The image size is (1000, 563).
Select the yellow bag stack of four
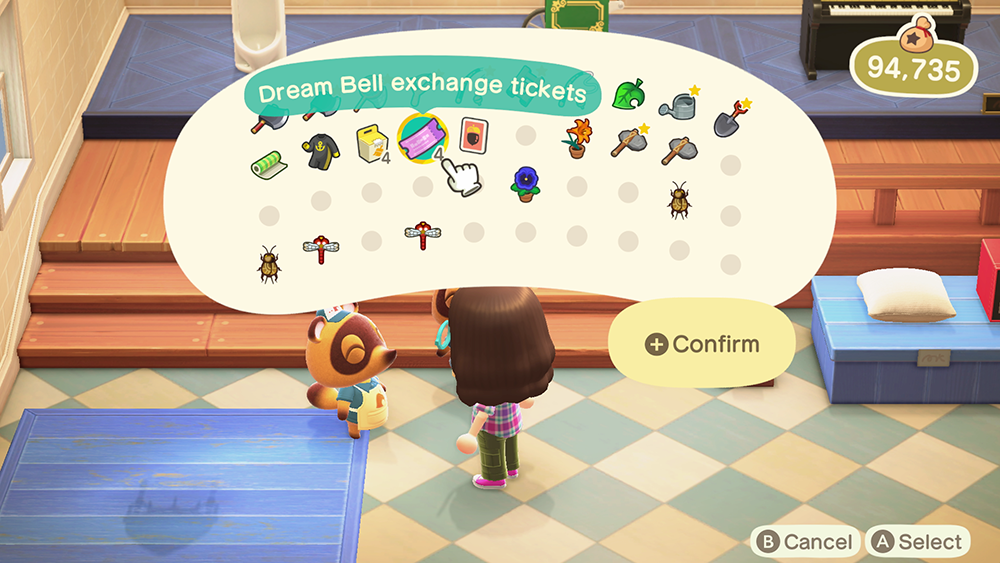(x=371, y=142)
